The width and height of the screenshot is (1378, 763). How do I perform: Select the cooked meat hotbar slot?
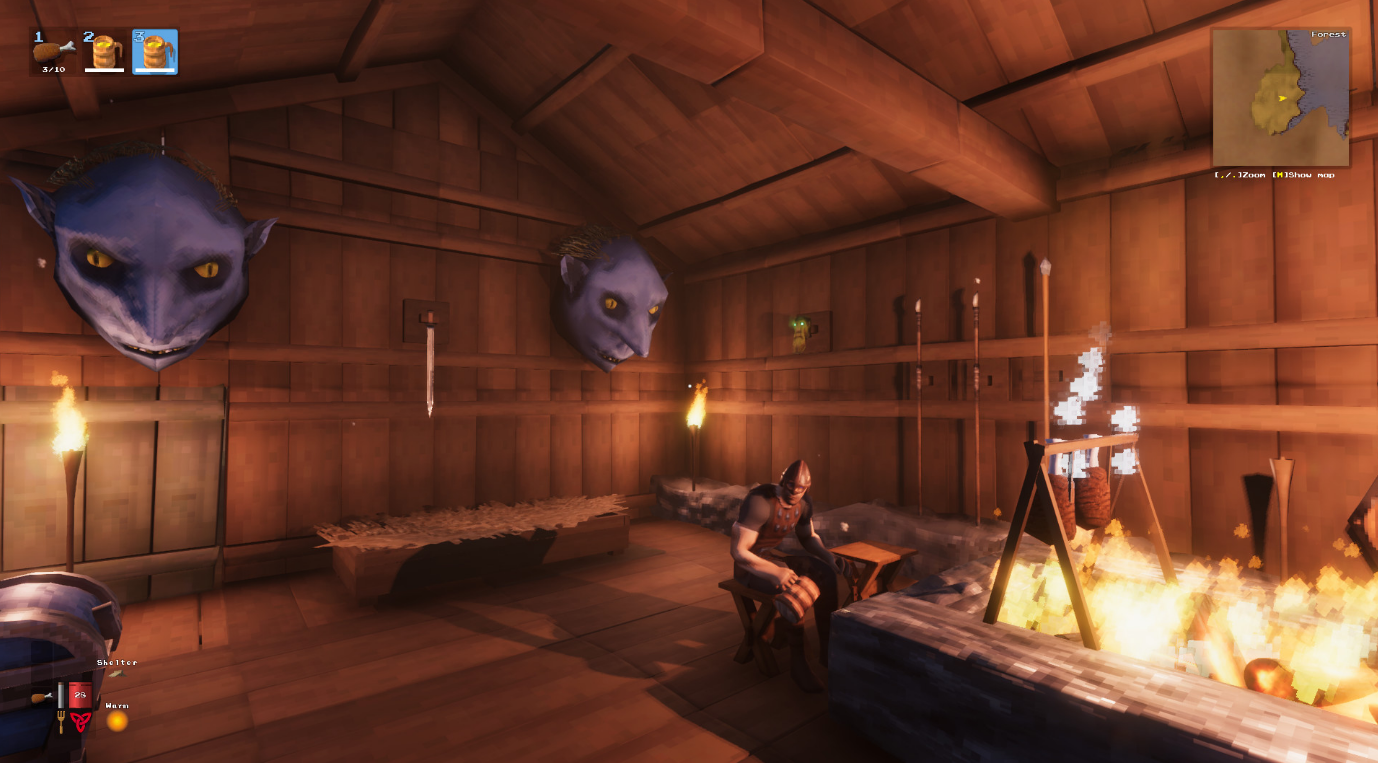tap(54, 51)
